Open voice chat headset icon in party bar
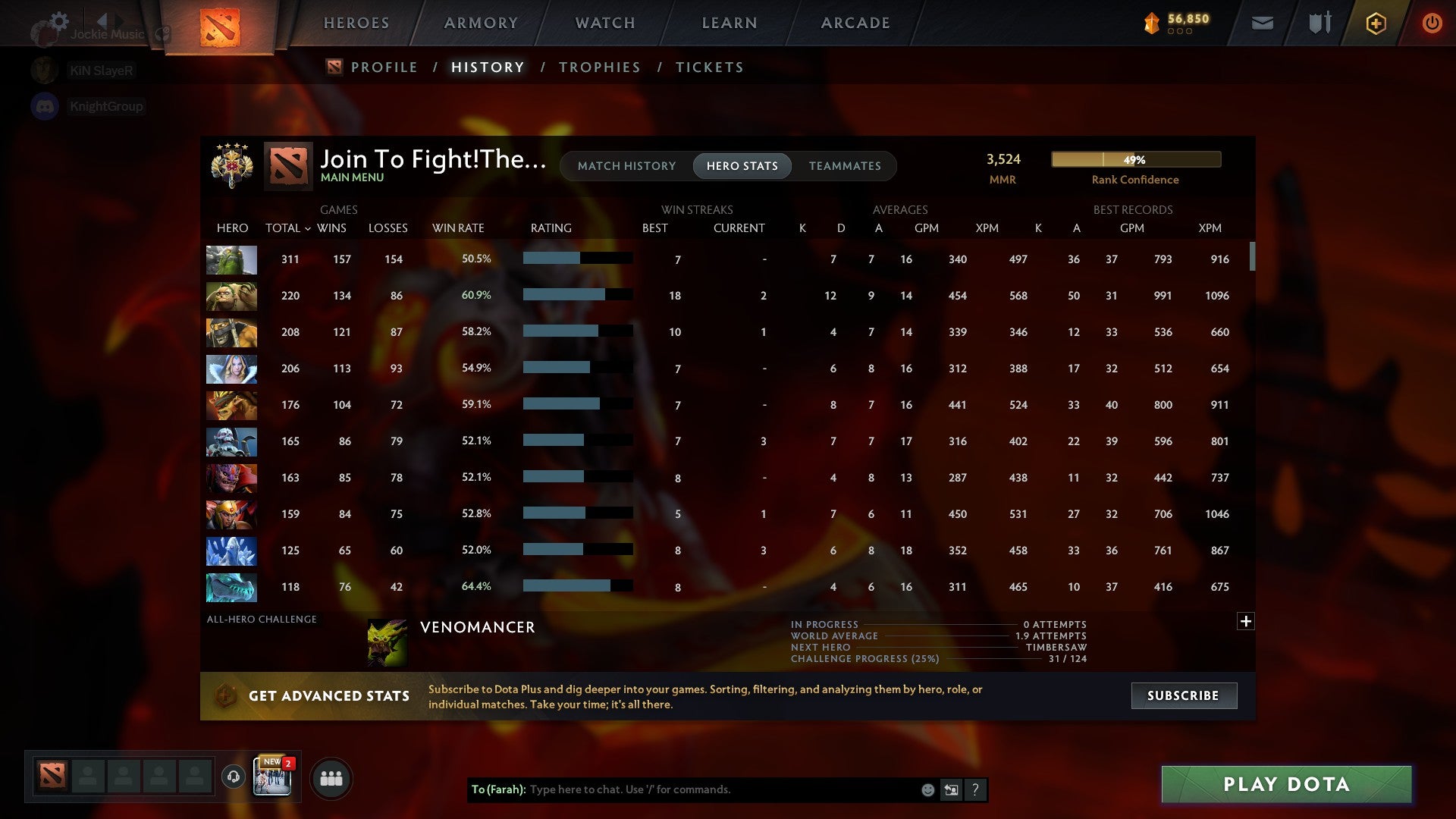 coord(233,777)
